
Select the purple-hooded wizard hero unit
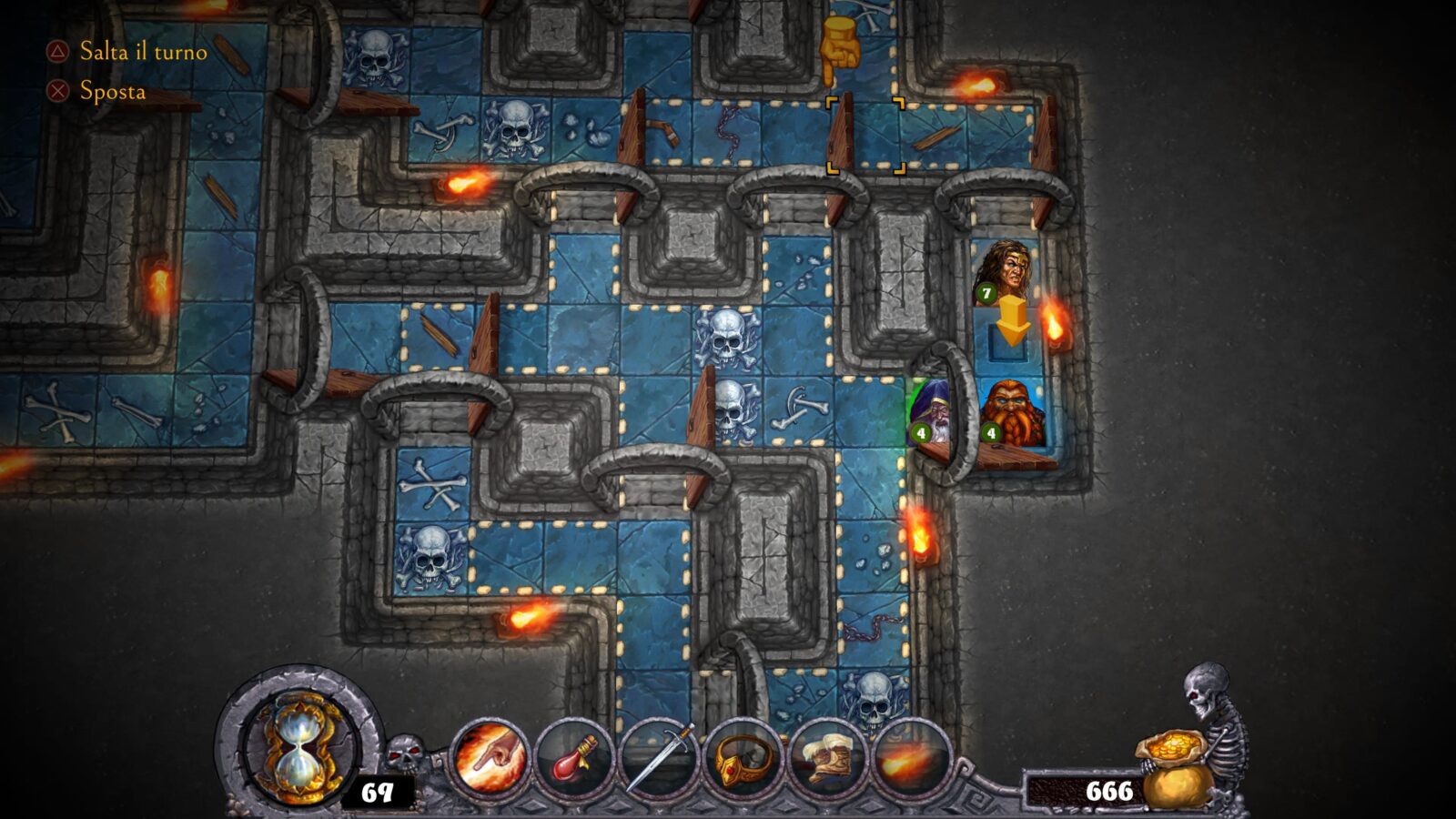932,412
